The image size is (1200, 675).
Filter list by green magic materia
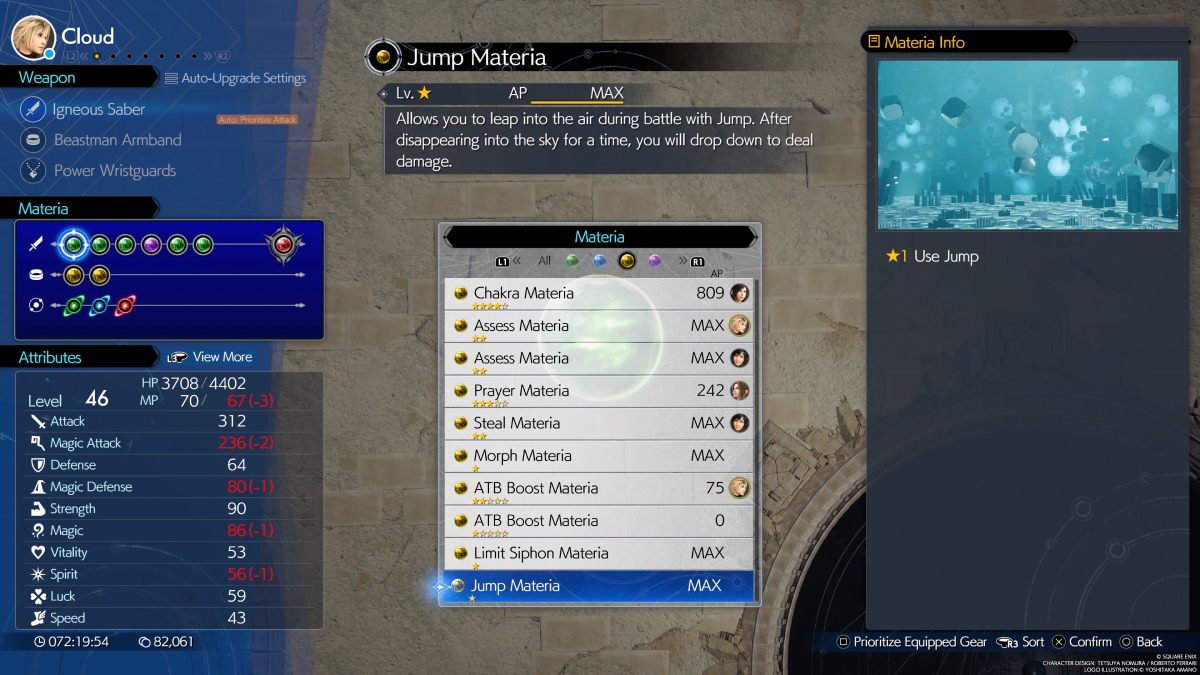click(x=572, y=261)
